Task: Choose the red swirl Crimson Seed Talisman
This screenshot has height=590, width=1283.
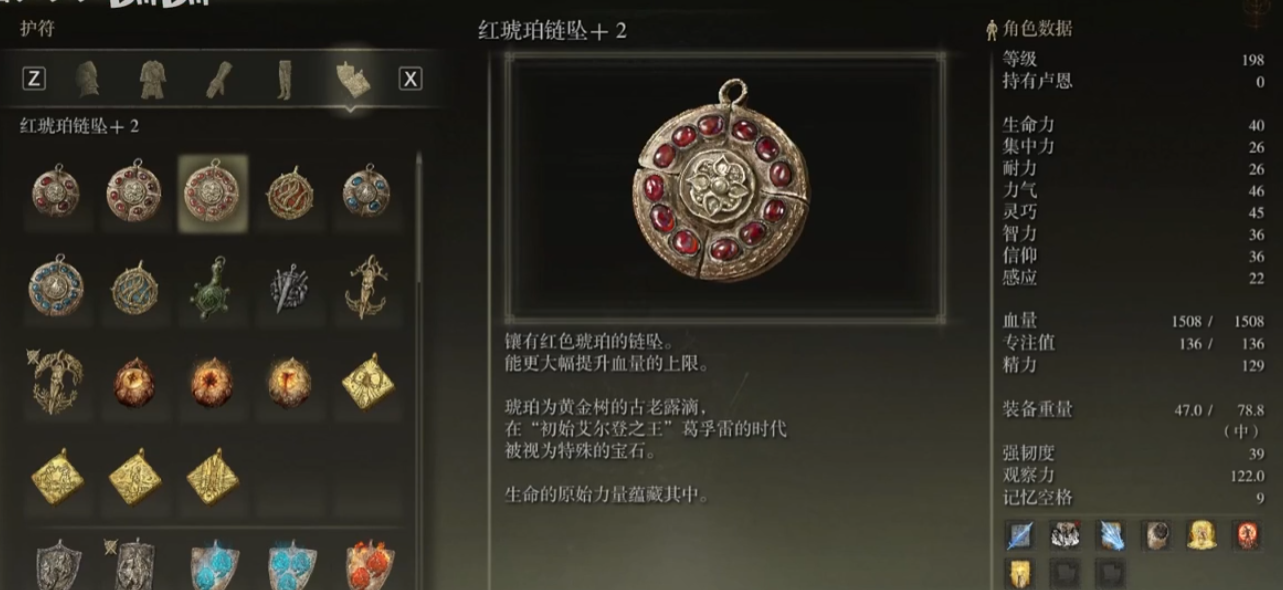Action: pyautogui.click(x=290, y=193)
